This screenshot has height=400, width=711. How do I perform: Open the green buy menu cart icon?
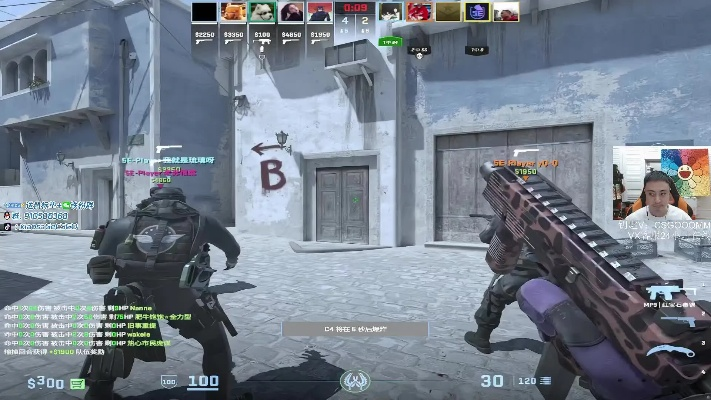pyautogui.click(x=77, y=383)
